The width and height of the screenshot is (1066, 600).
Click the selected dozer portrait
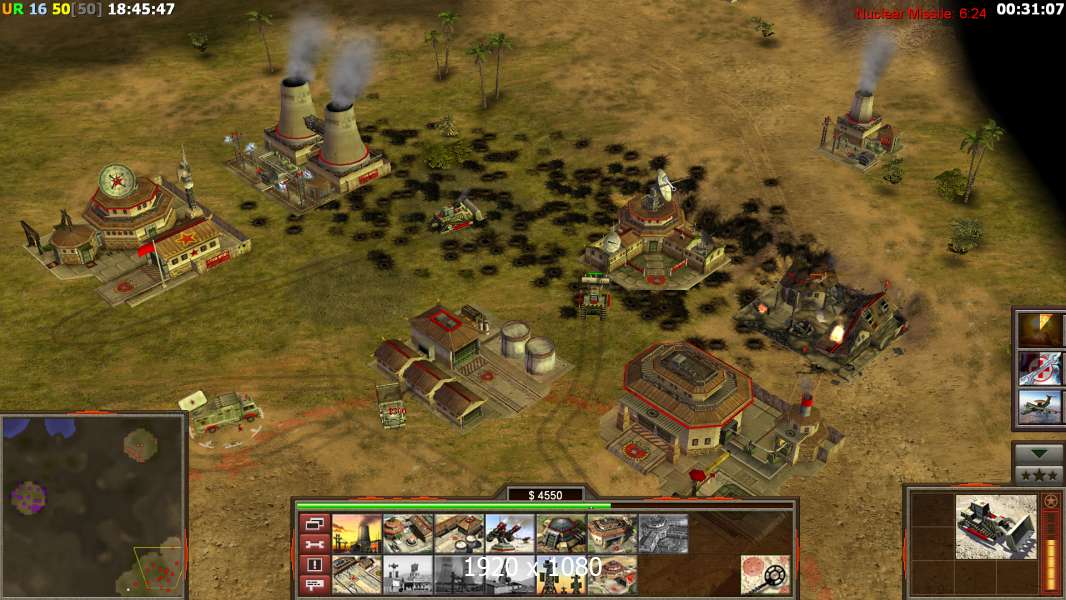[x=995, y=527]
